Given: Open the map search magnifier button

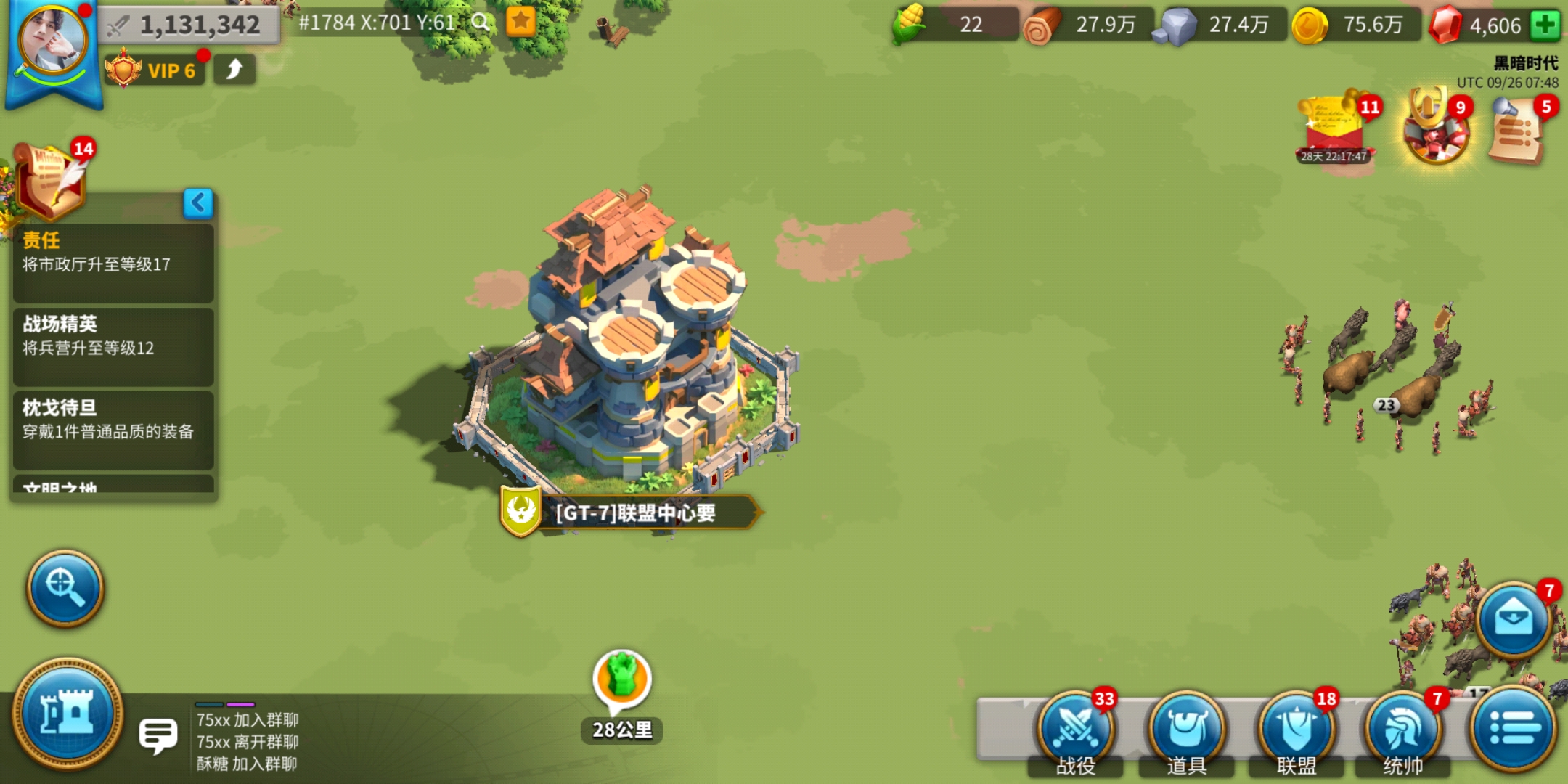Looking at the screenshot, I should coord(65,588).
